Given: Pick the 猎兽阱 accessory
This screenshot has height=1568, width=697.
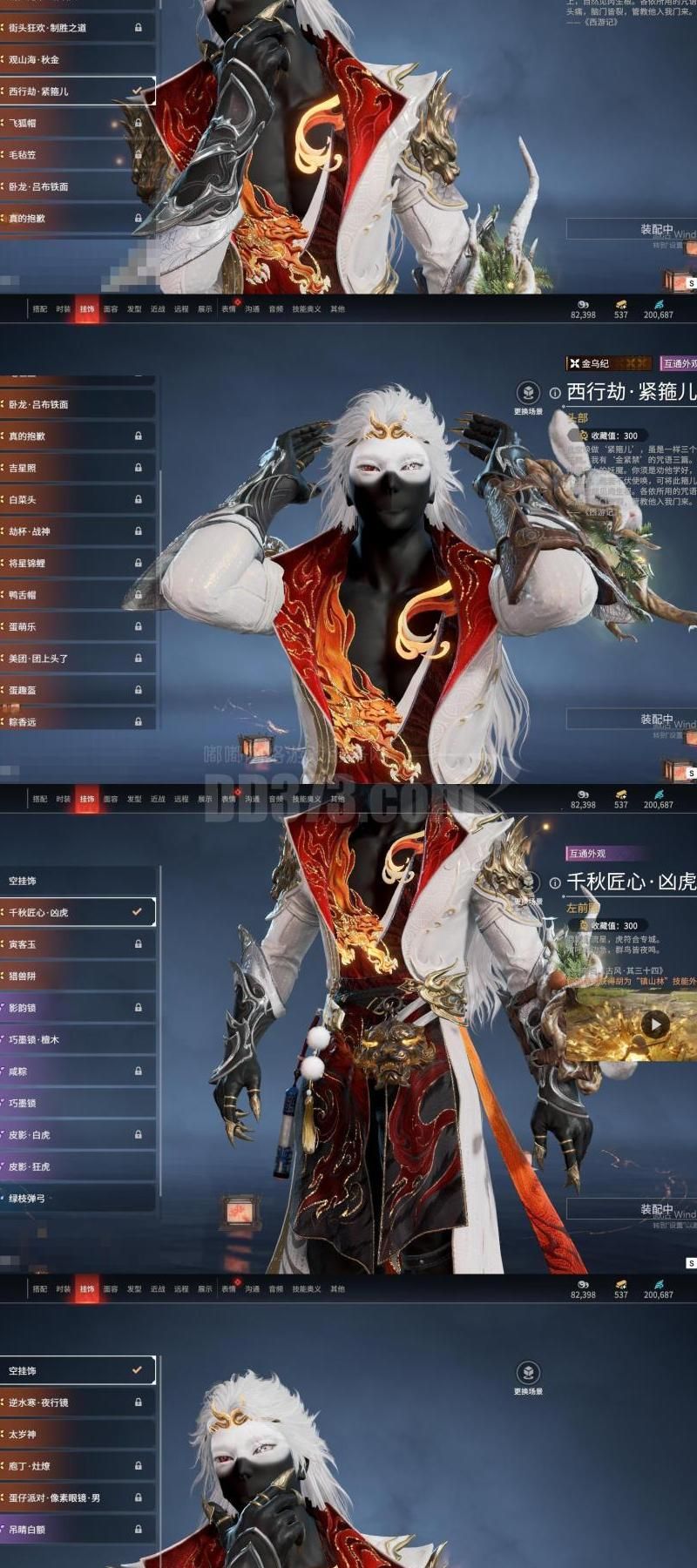Looking at the screenshot, I should pyautogui.click(x=77, y=976).
